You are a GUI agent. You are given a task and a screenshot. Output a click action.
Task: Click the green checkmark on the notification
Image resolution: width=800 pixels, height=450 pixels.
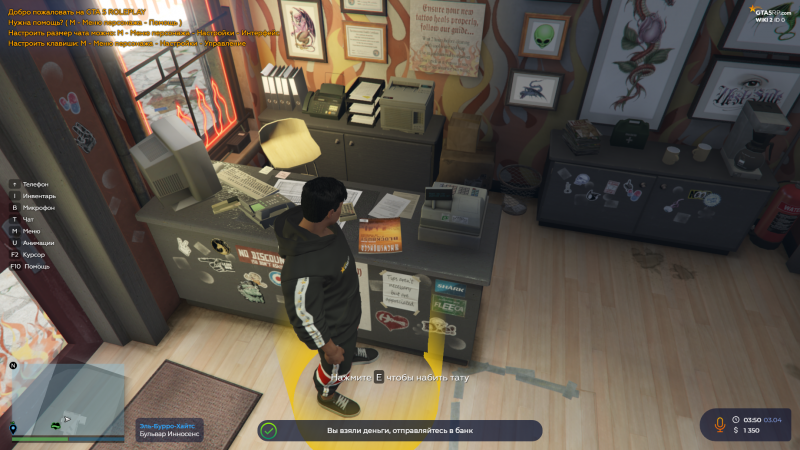tap(267, 430)
